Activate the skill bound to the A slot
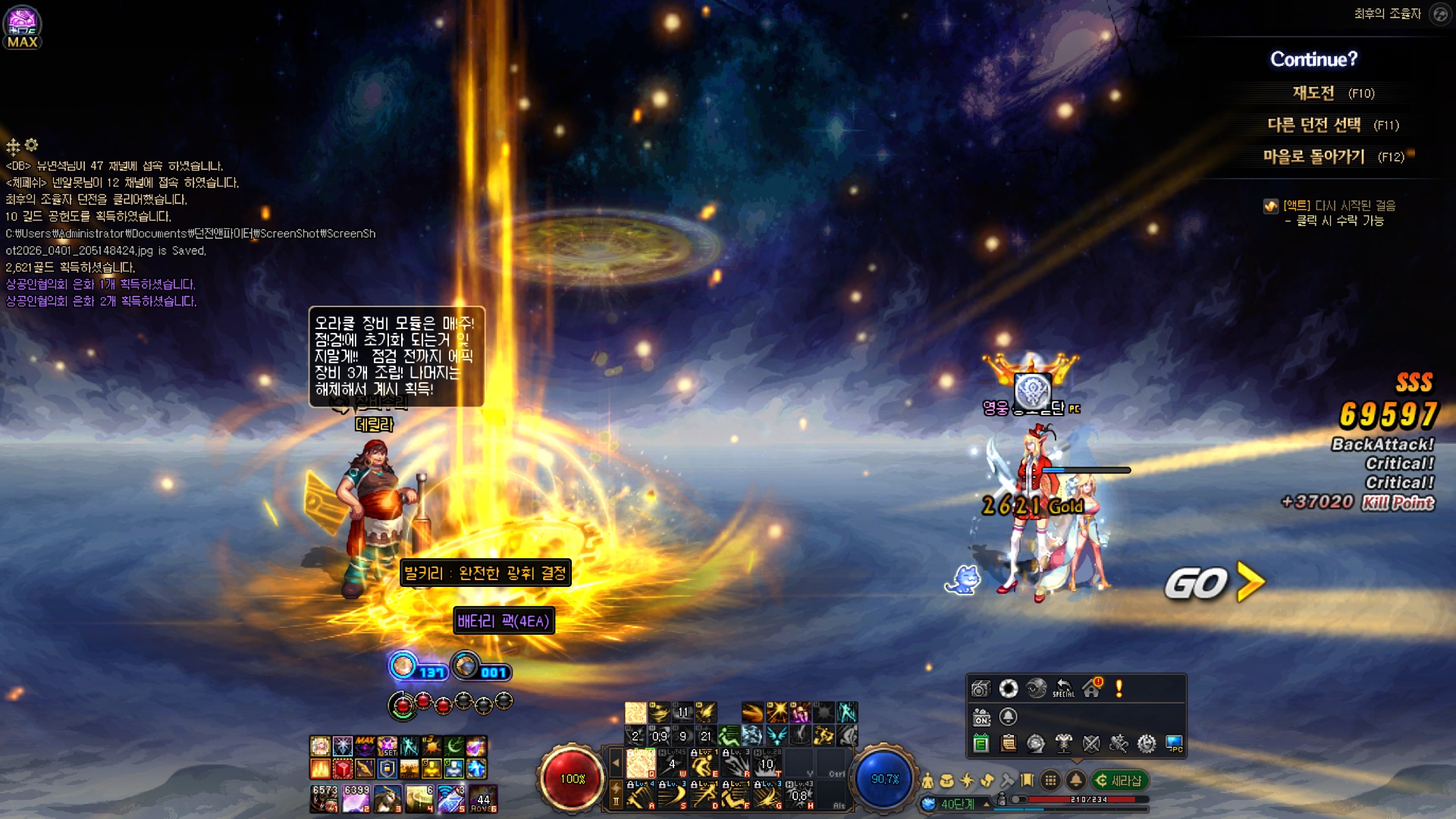This screenshot has height=819, width=1456. click(x=640, y=796)
